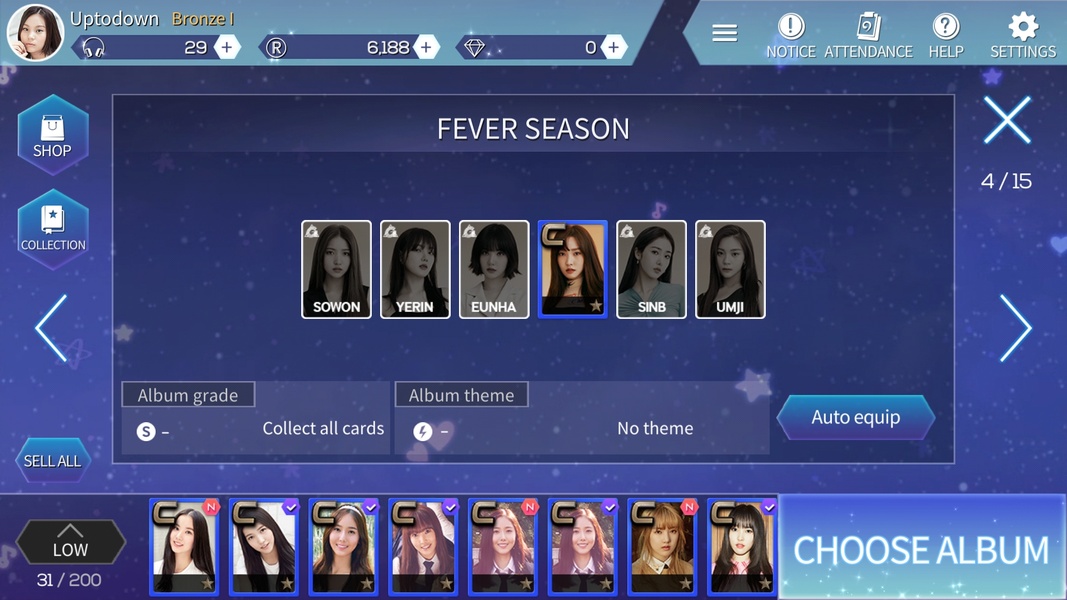This screenshot has width=1067, height=600.
Task: Open the hamburger menu
Action: [x=725, y=34]
